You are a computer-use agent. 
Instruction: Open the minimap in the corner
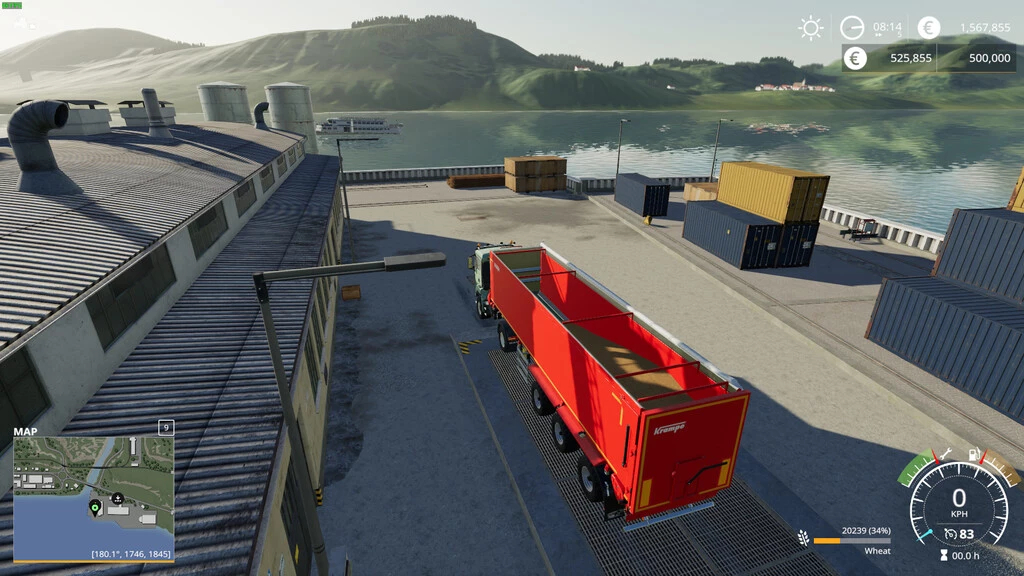point(93,496)
